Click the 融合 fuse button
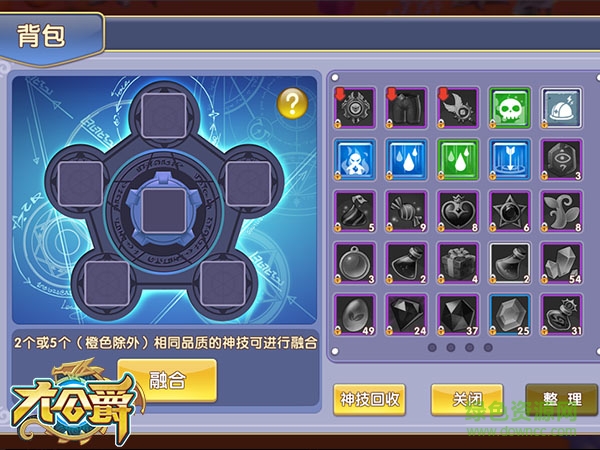This screenshot has height=450, width=600. point(167,381)
